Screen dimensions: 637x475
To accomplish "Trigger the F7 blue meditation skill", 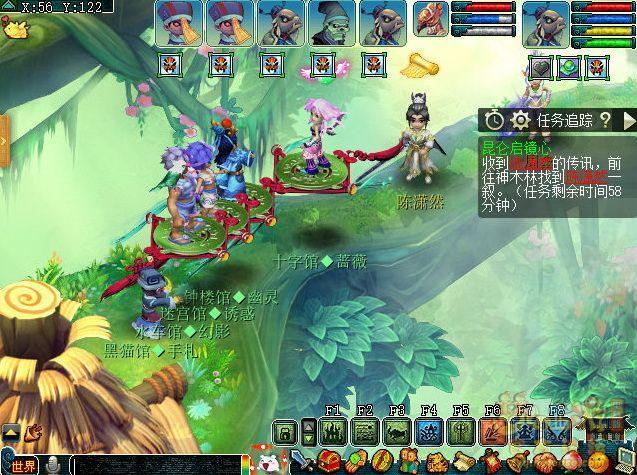I will (x=524, y=432).
